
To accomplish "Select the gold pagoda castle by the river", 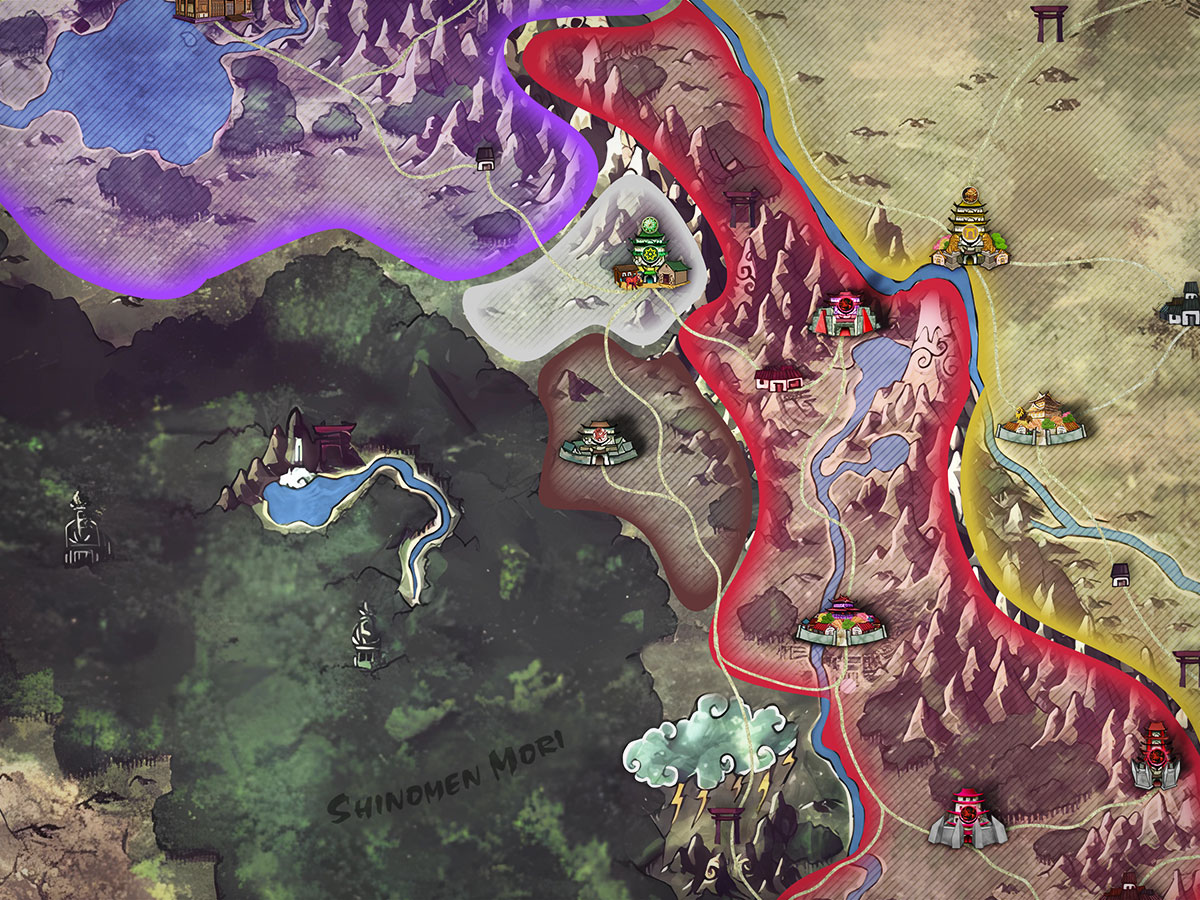I will point(969,232).
